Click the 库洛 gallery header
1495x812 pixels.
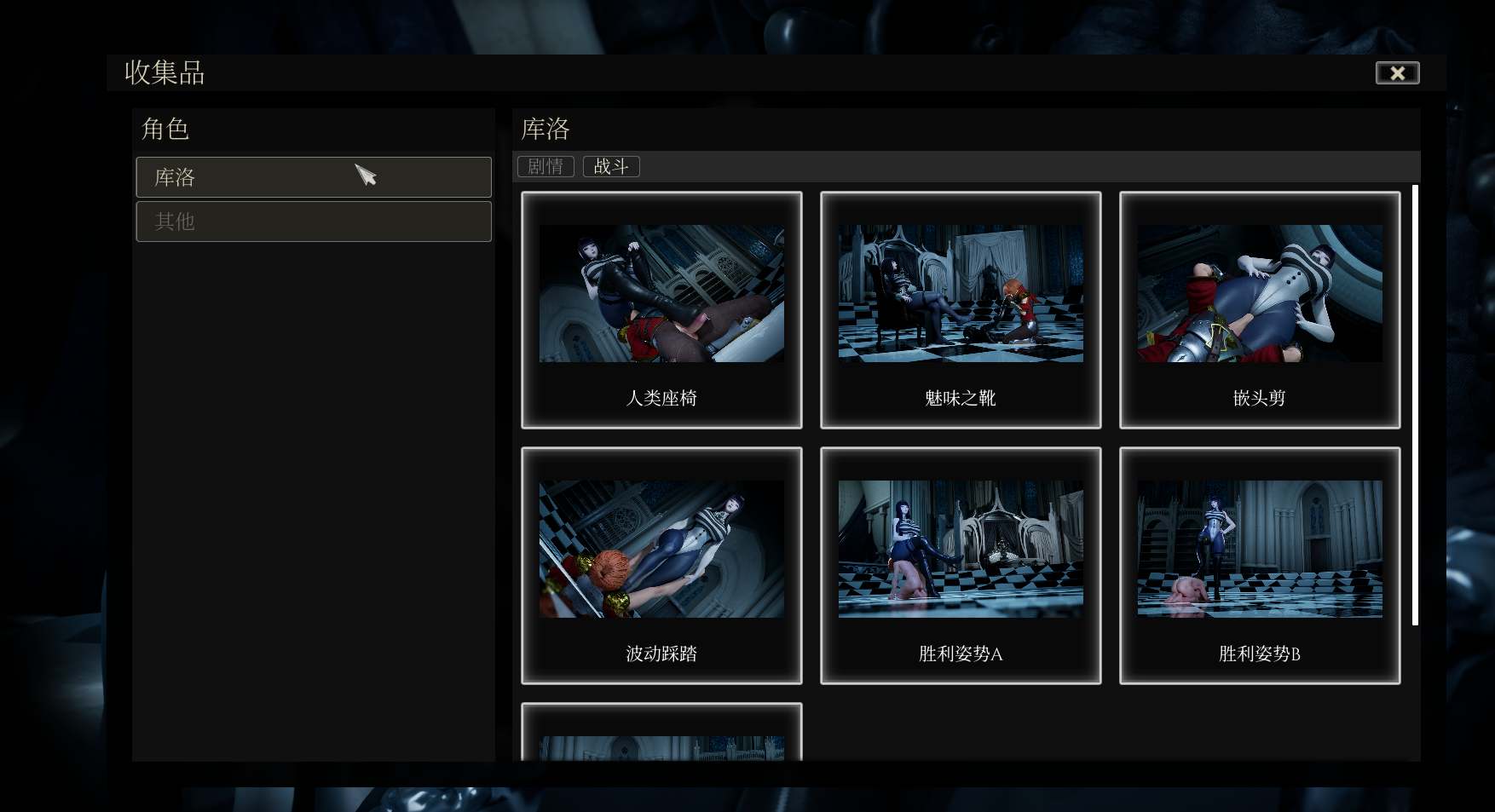tap(545, 129)
